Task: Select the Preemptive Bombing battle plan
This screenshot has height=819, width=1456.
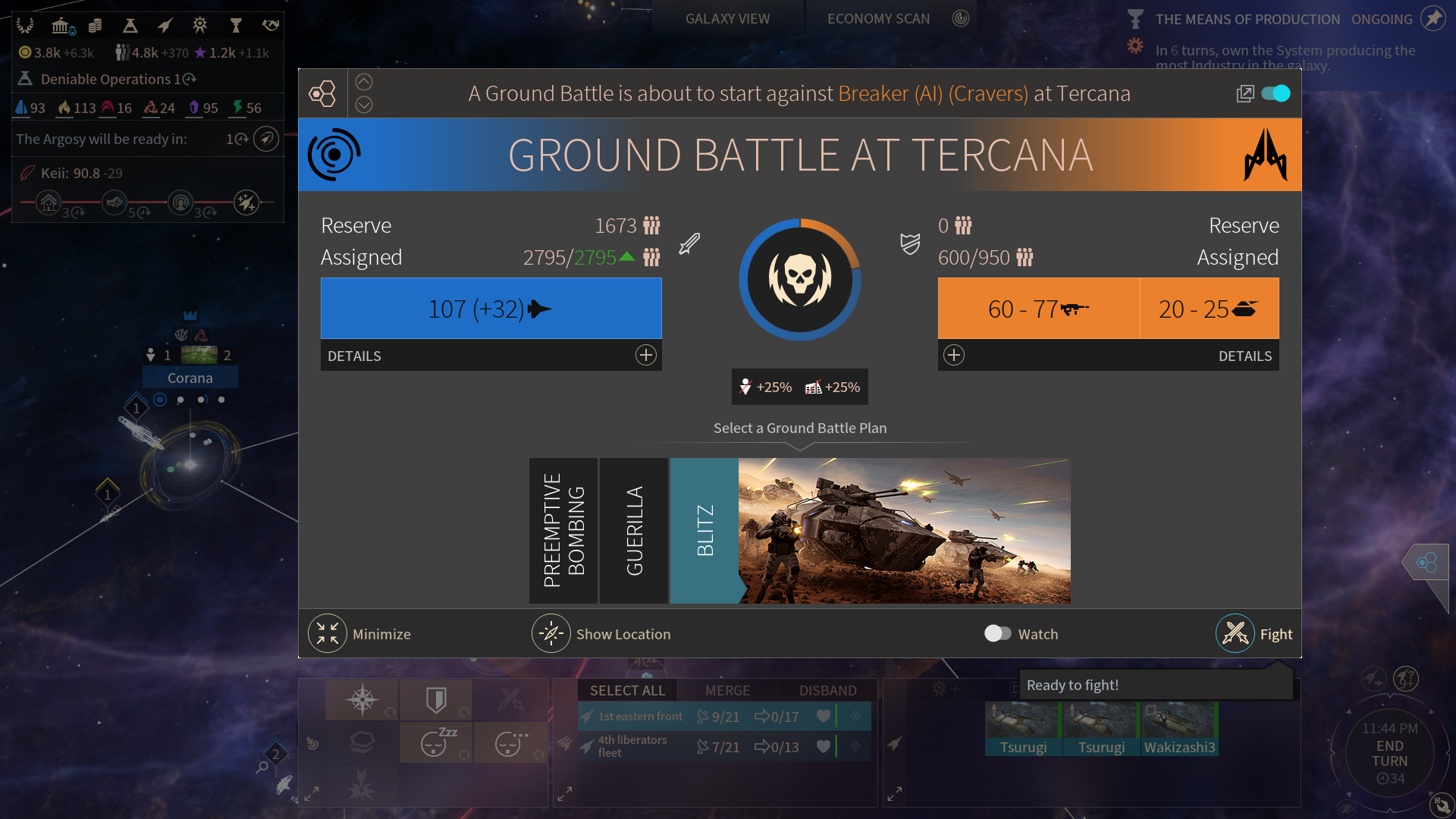Action: 563,530
